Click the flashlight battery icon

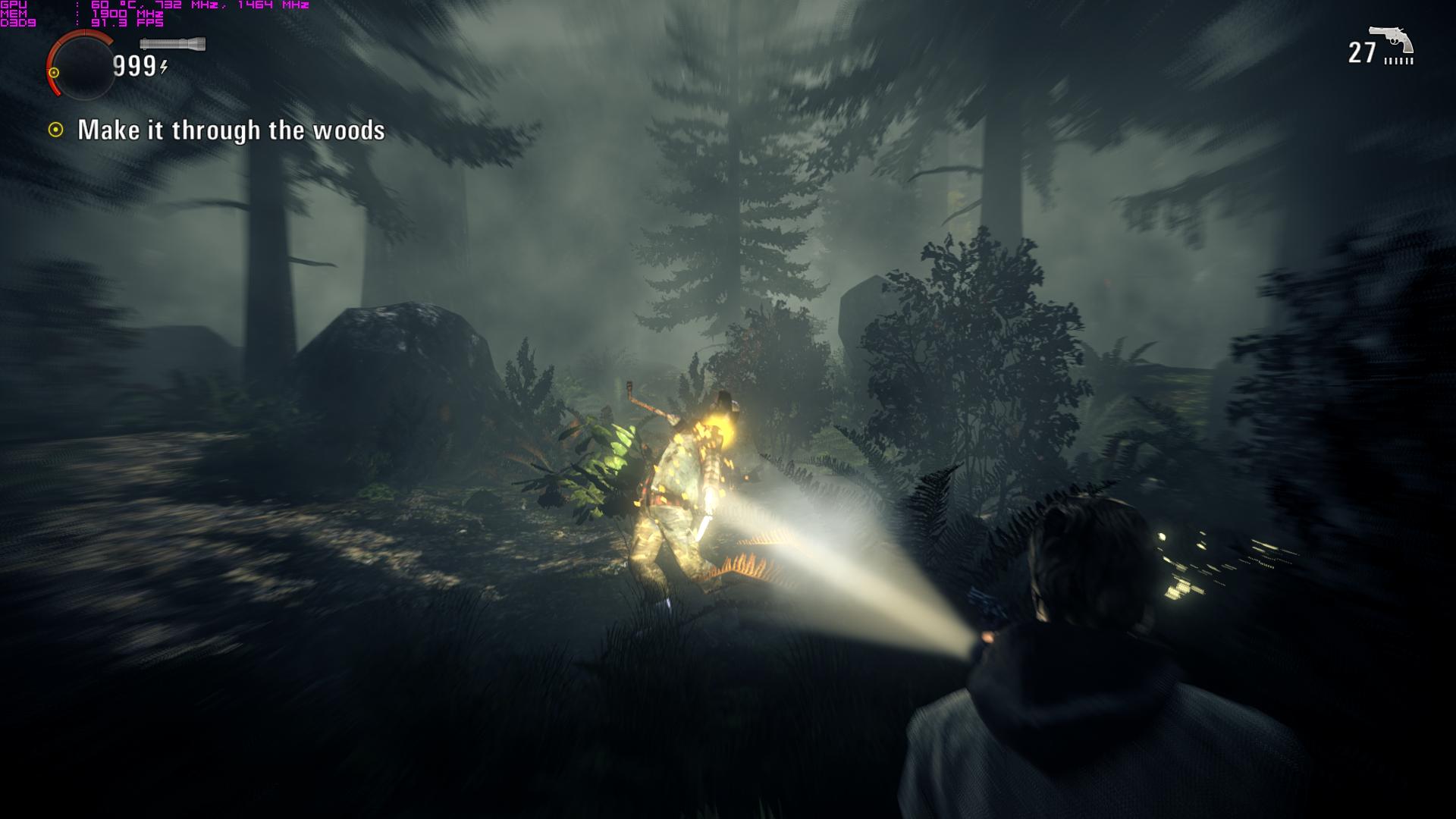click(x=172, y=45)
